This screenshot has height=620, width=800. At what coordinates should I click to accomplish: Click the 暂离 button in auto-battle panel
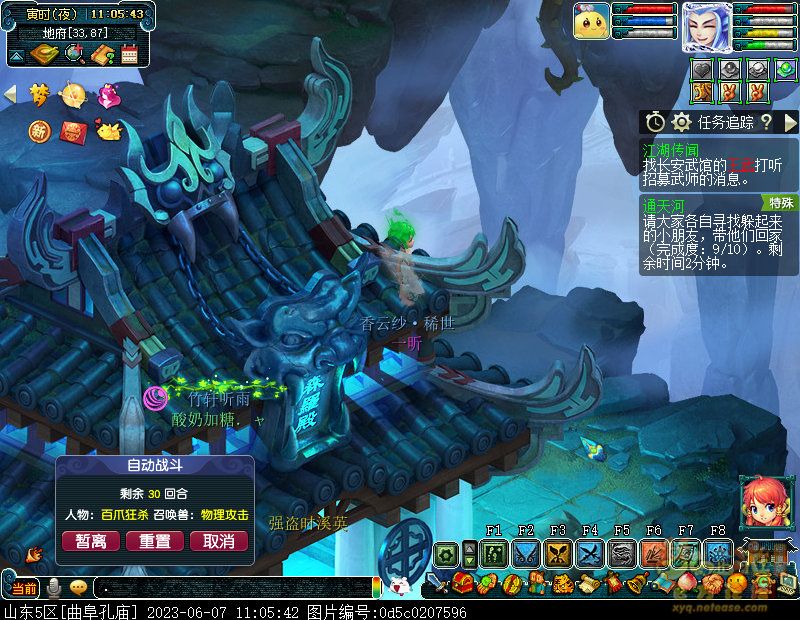(91, 541)
